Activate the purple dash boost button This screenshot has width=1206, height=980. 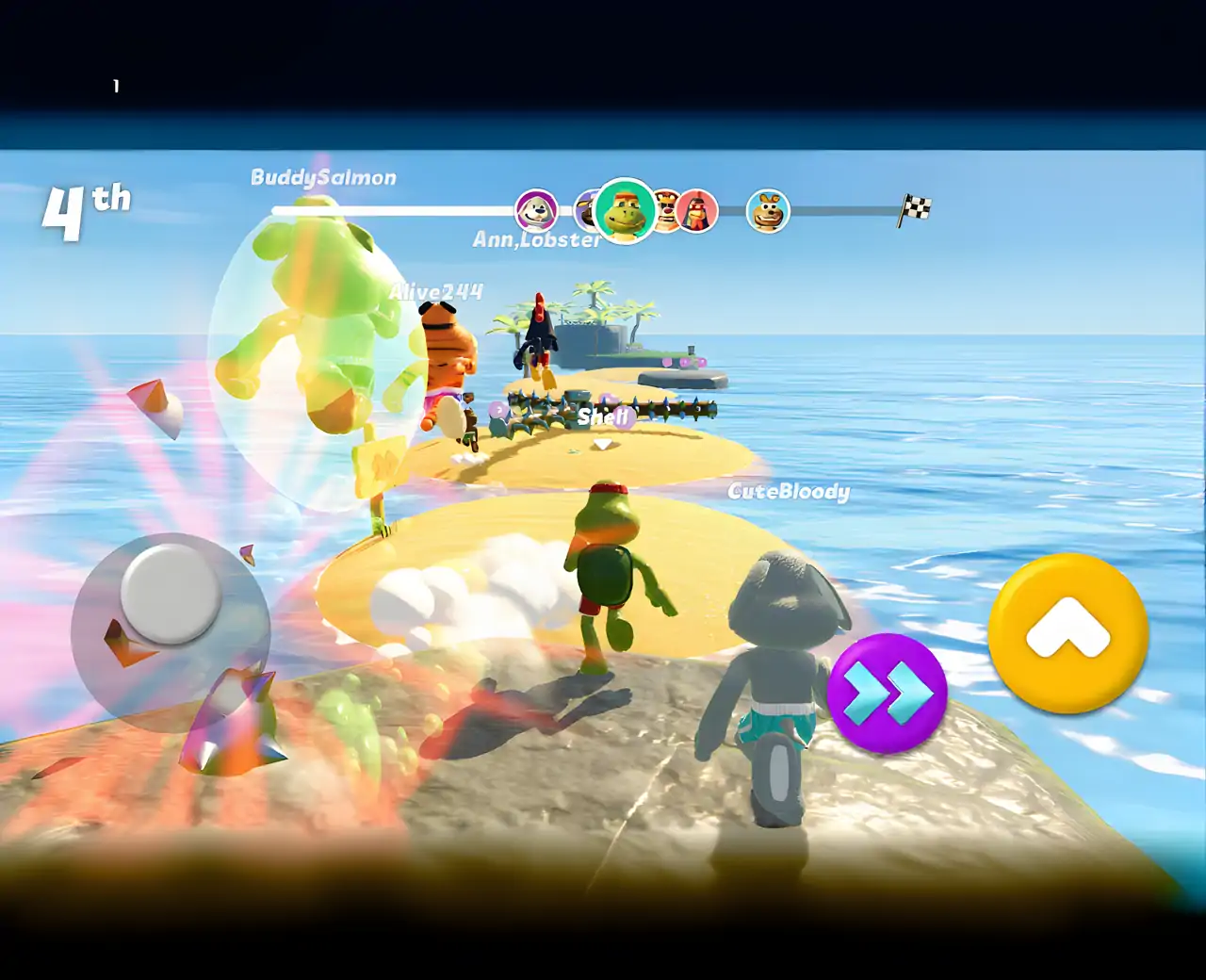coord(887,694)
